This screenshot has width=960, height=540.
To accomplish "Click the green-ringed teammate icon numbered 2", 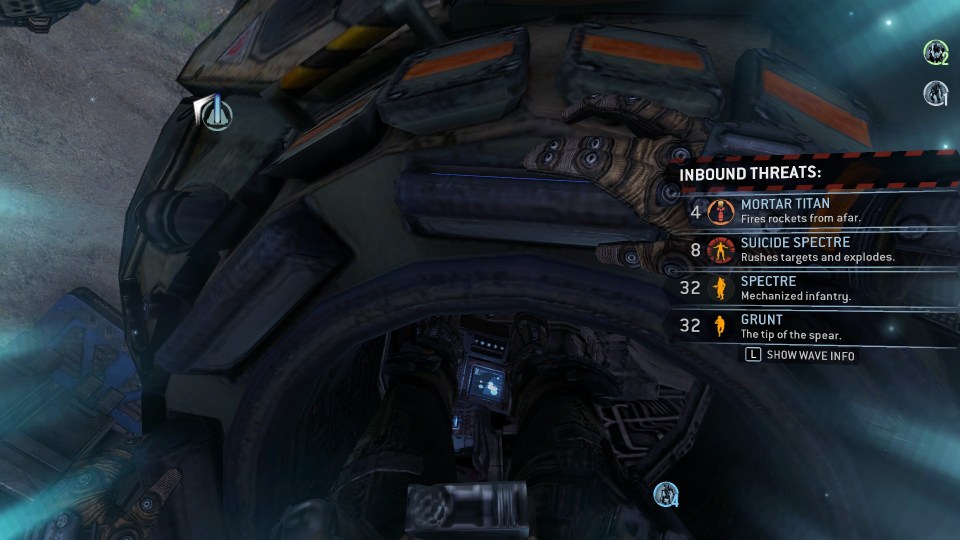I will [935, 51].
